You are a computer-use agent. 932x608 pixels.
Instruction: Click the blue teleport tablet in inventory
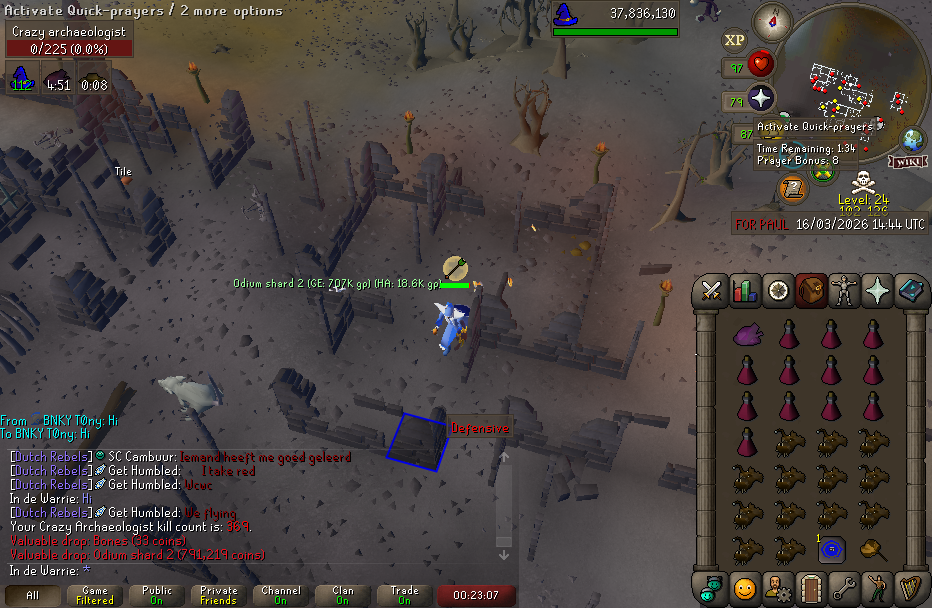tap(832, 548)
